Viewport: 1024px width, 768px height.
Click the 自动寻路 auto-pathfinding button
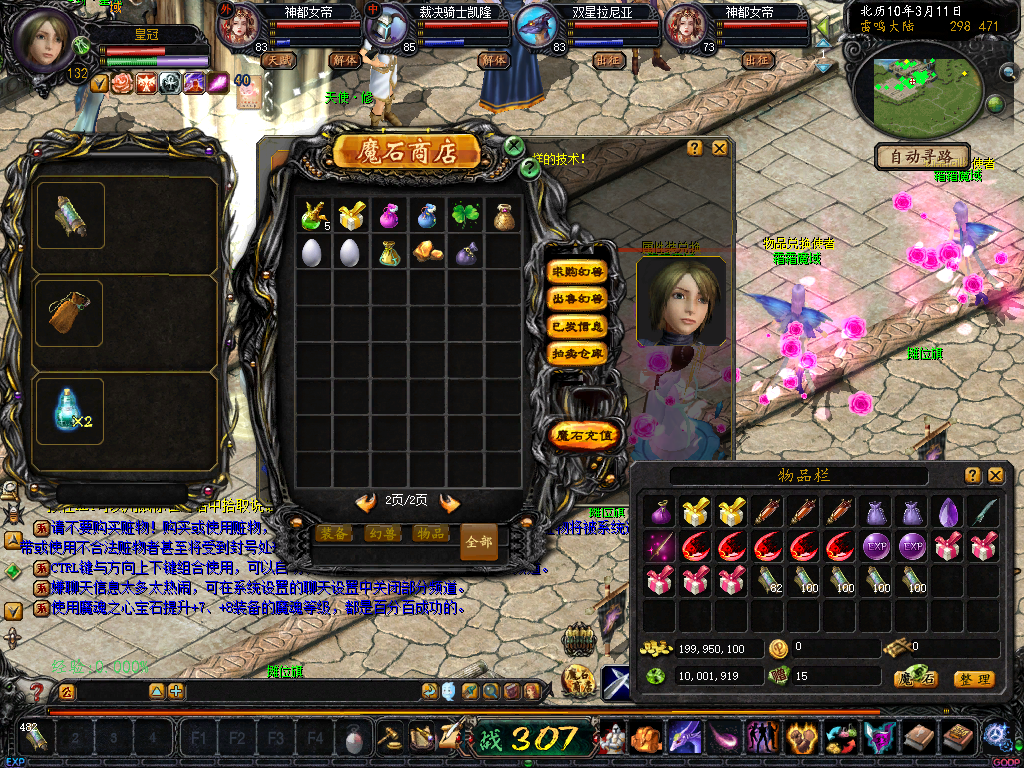pos(922,157)
